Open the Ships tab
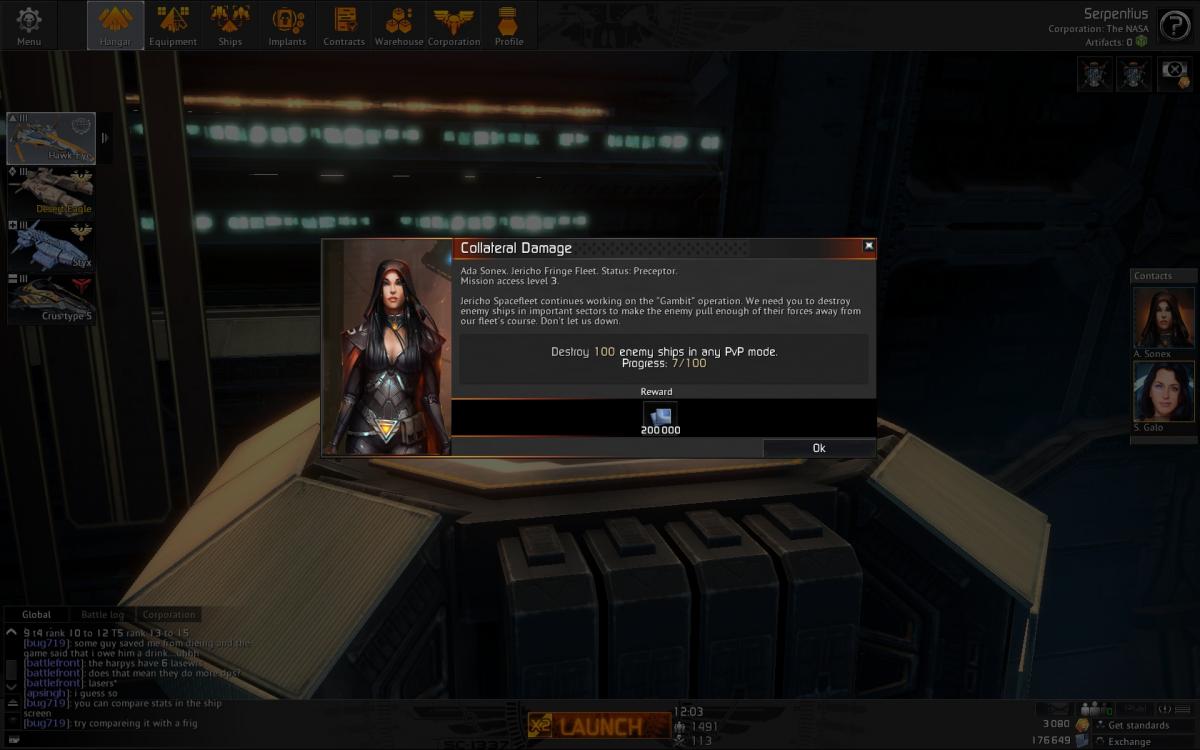The height and width of the screenshot is (750, 1200). click(230, 25)
